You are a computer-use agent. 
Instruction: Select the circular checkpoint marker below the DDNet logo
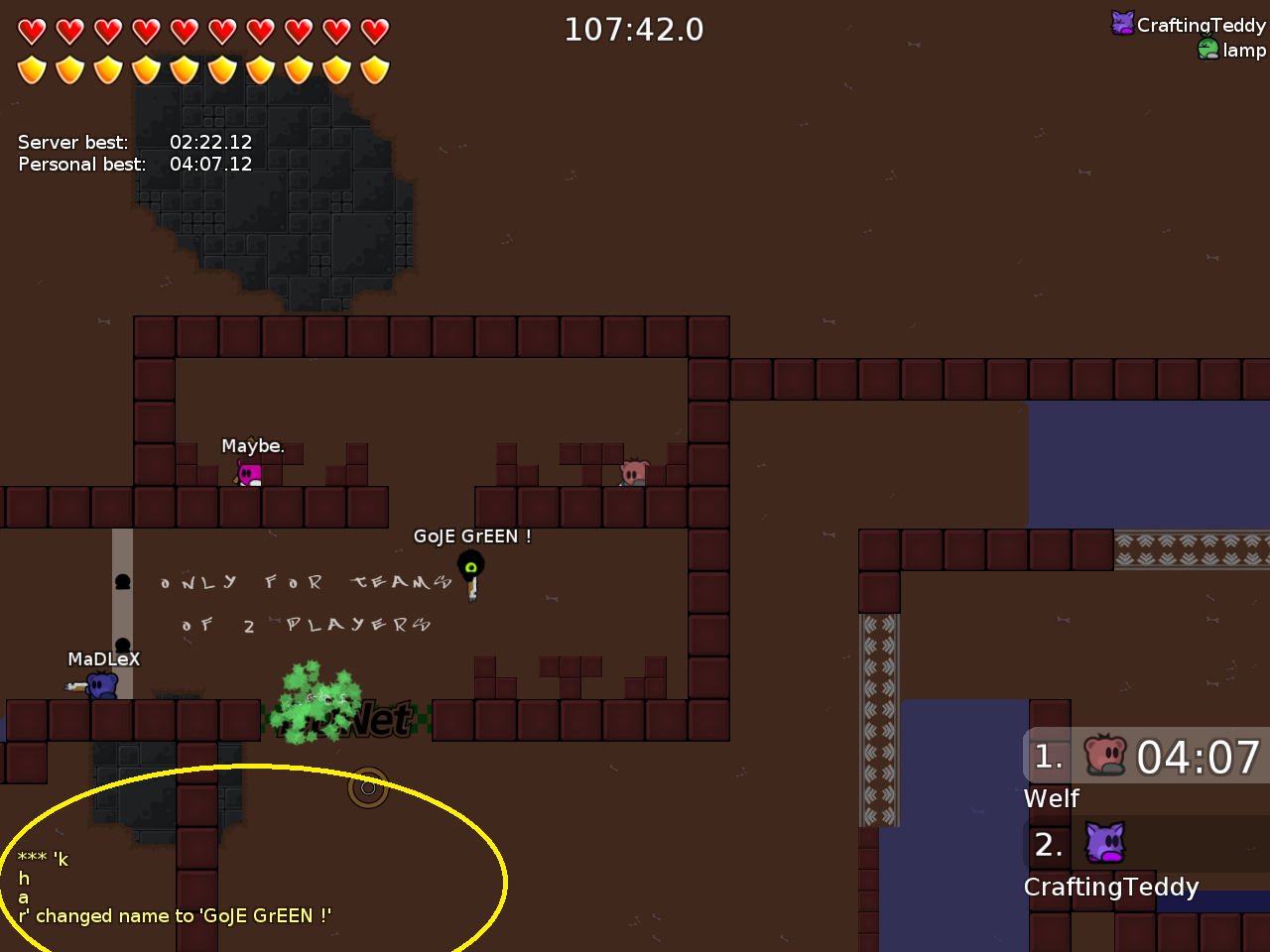[368, 789]
